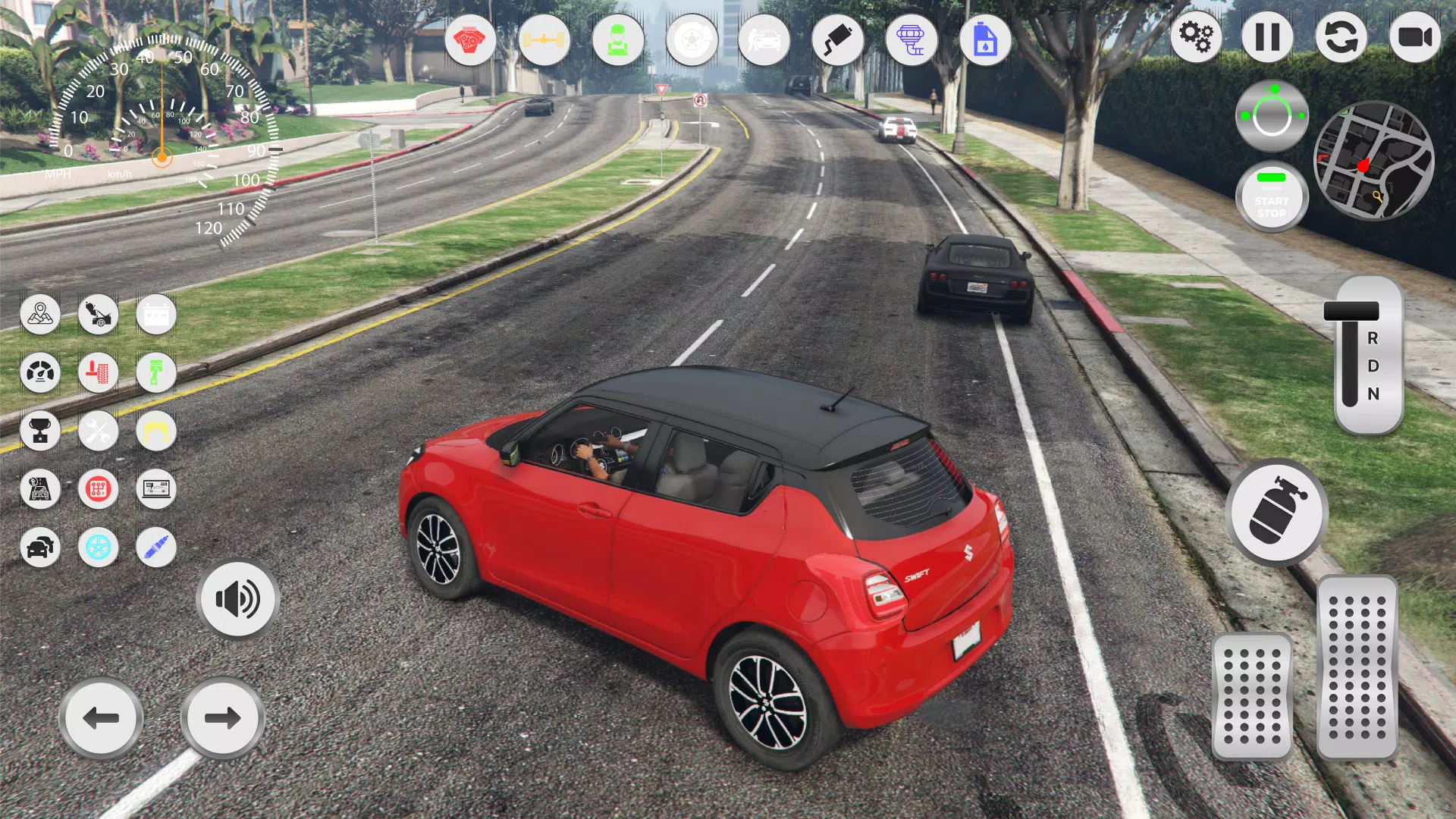The height and width of the screenshot is (819, 1456).
Task: Select the blue oil canister icon
Action: tap(985, 39)
